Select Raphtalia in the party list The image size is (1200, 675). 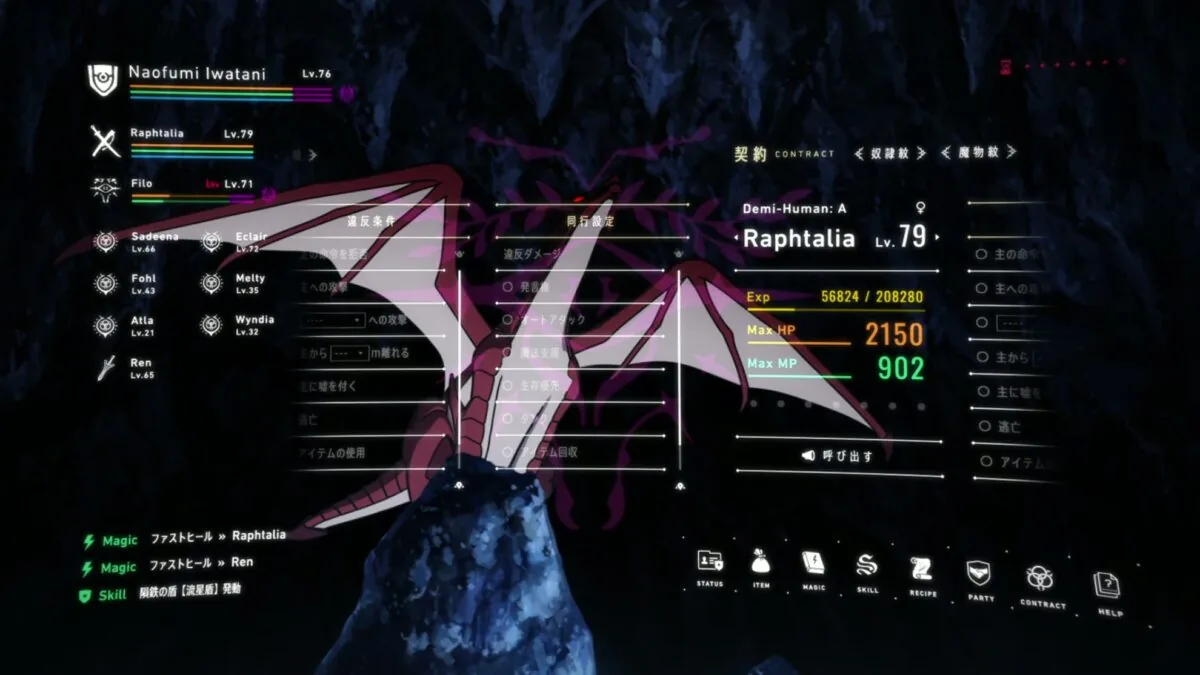156,133
